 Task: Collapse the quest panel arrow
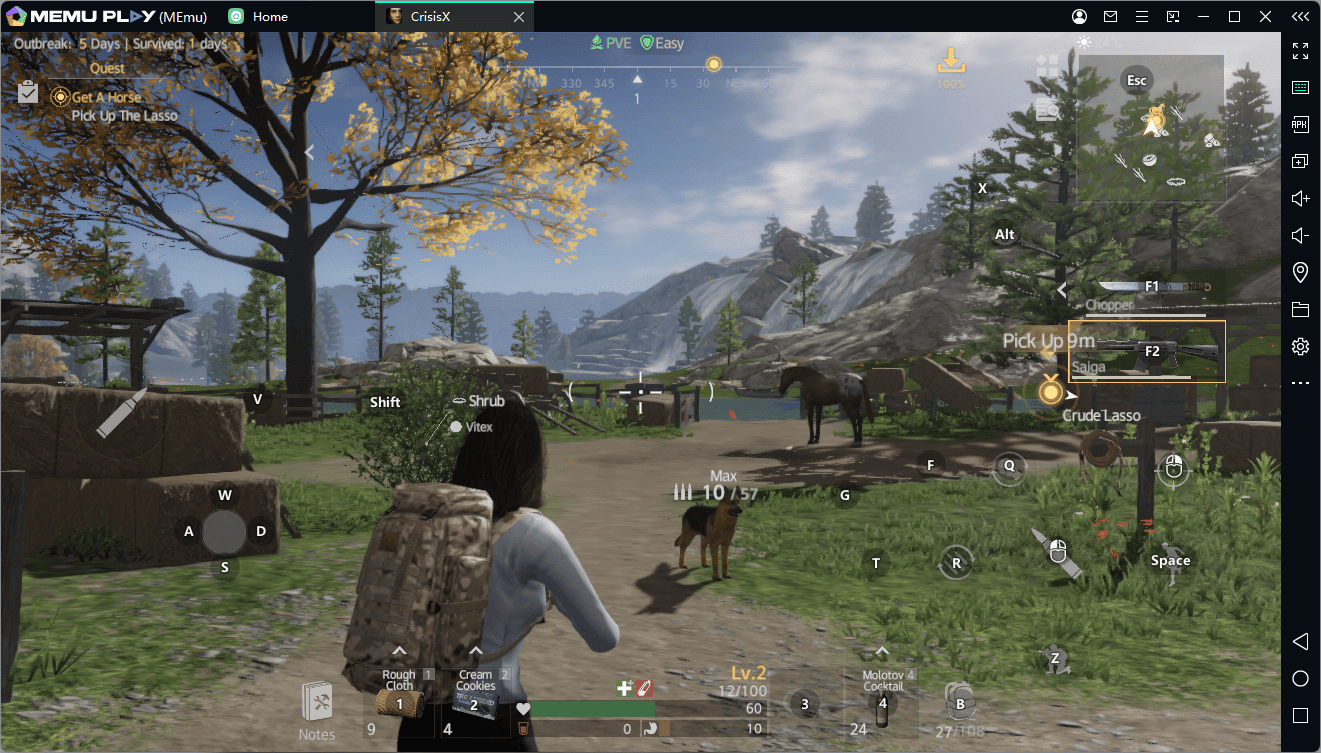(x=309, y=152)
